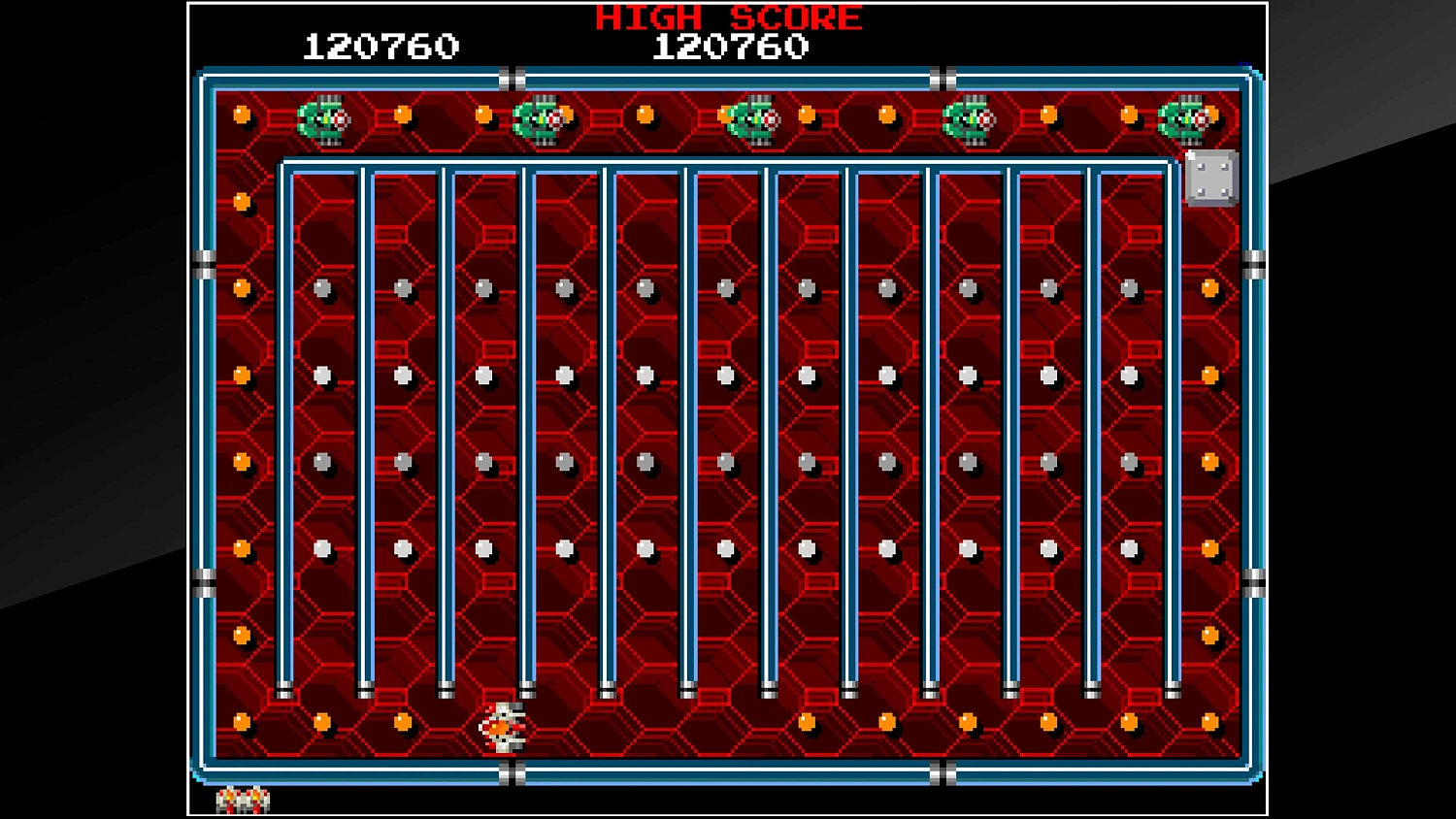Click the bottom maze border rail

tap(728, 774)
